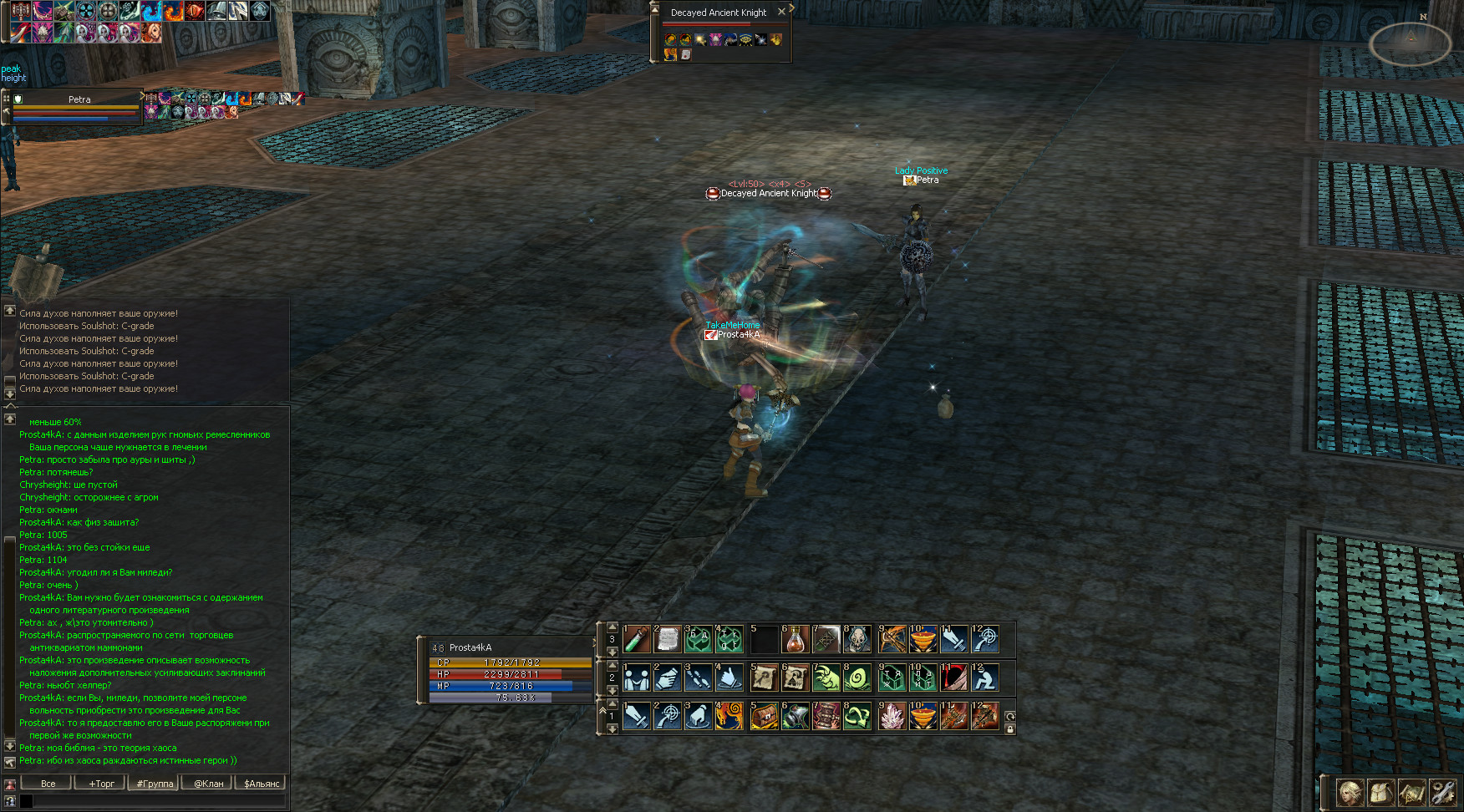Viewport: 1464px width, 812px height.
Task: Close the Decayed Ancient Knight target window
Action: [781, 12]
